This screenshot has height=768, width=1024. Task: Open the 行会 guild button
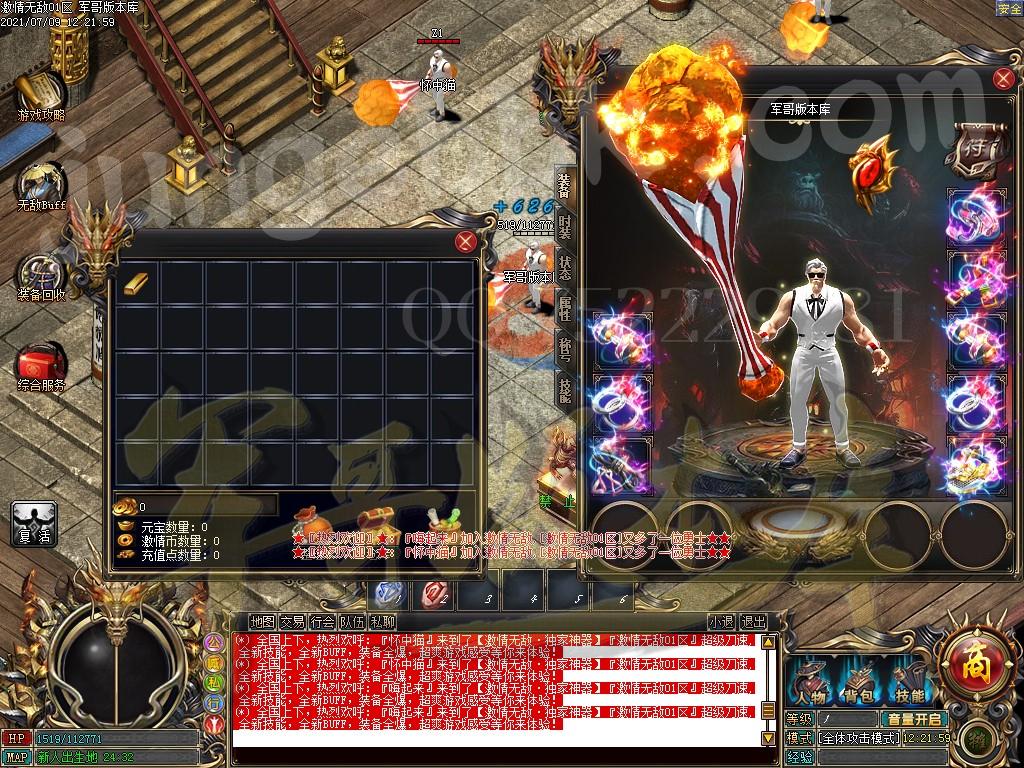[x=322, y=621]
